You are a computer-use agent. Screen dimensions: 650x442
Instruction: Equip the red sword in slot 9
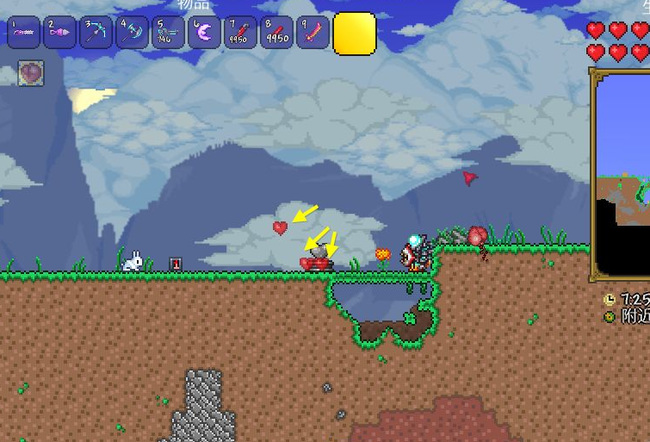coord(312,33)
